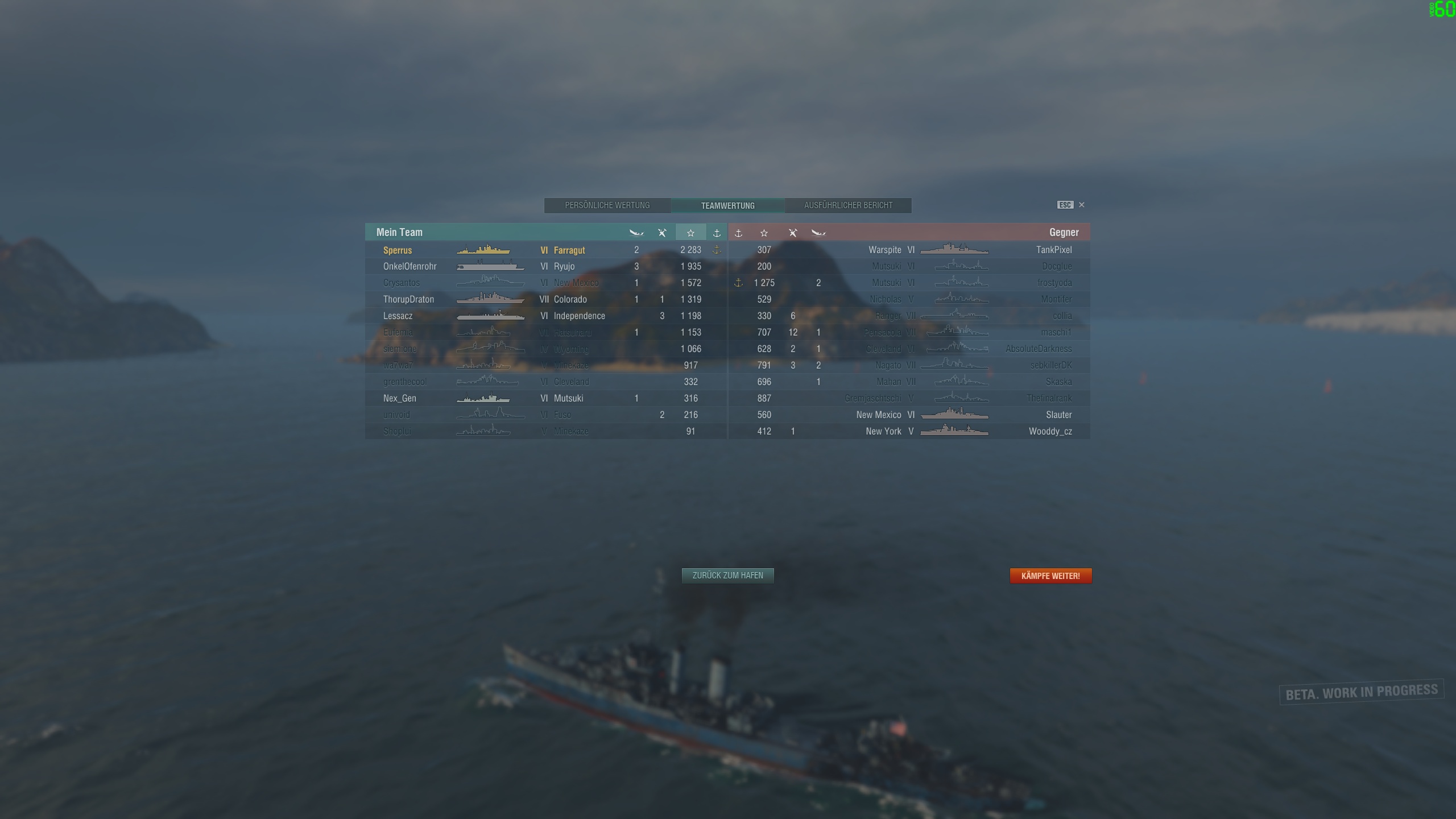Select enemy TankPixel's Warspite row
The width and height of the screenshot is (1456, 819).
[x=909, y=250]
